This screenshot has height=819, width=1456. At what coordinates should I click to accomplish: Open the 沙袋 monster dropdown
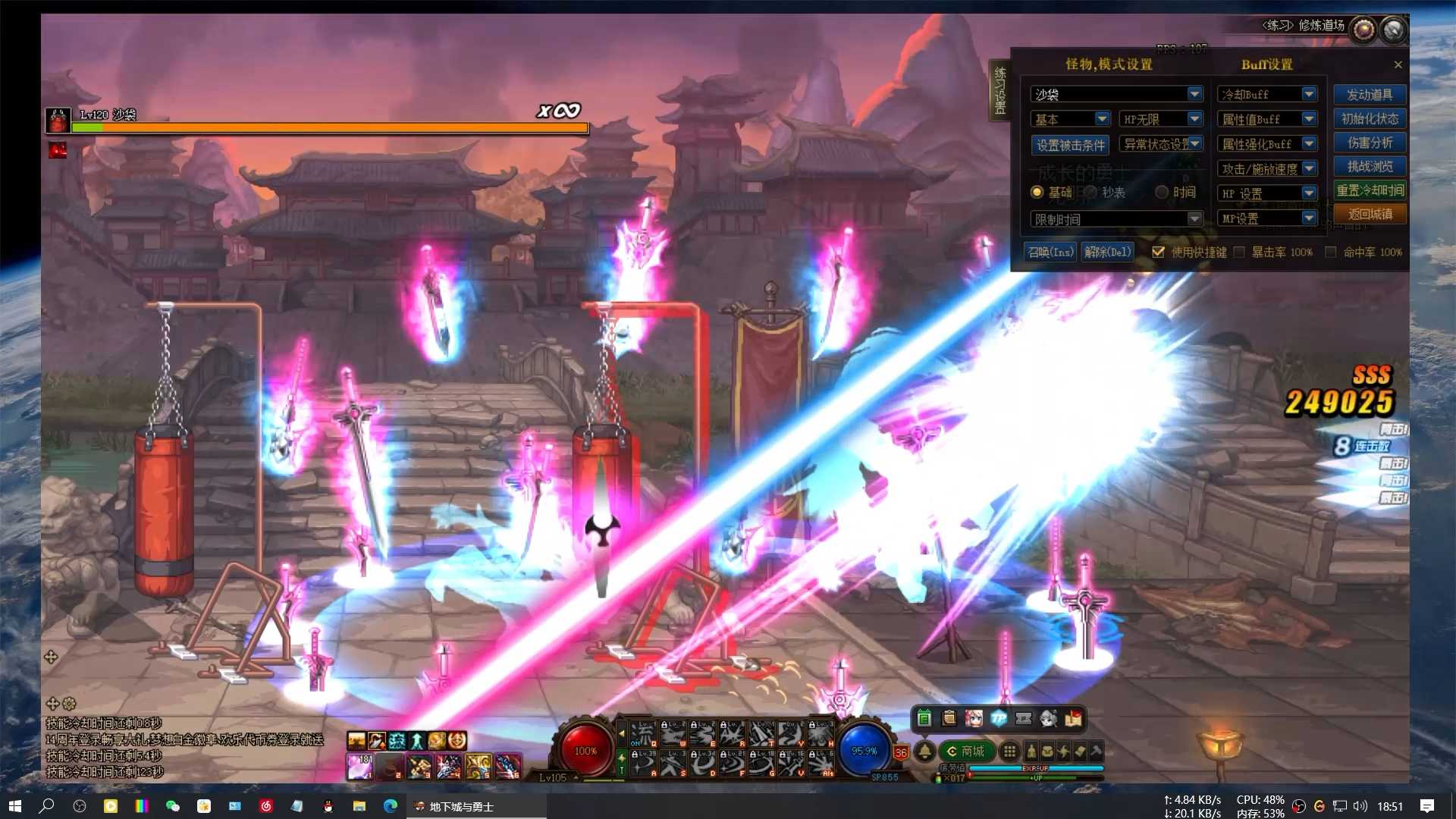pos(1194,94)
